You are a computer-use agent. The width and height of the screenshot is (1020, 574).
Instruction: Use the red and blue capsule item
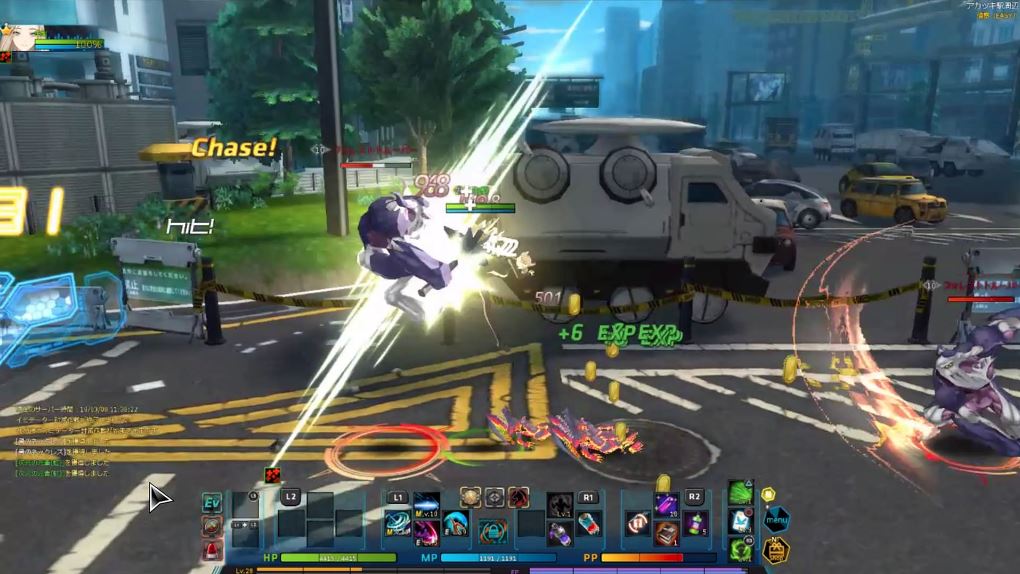[588, 524]
